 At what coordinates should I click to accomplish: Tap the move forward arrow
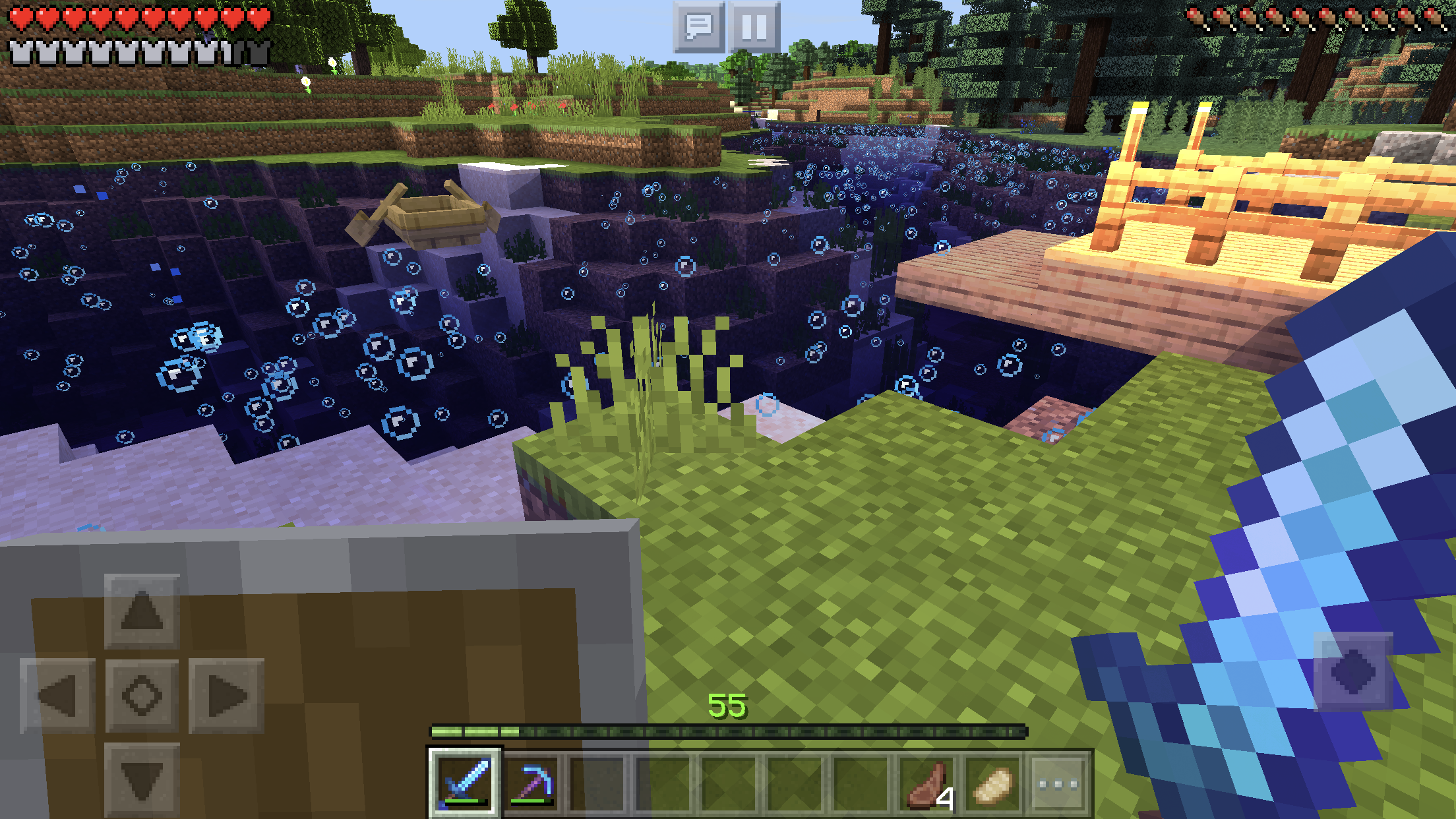[x=142, y=611]
